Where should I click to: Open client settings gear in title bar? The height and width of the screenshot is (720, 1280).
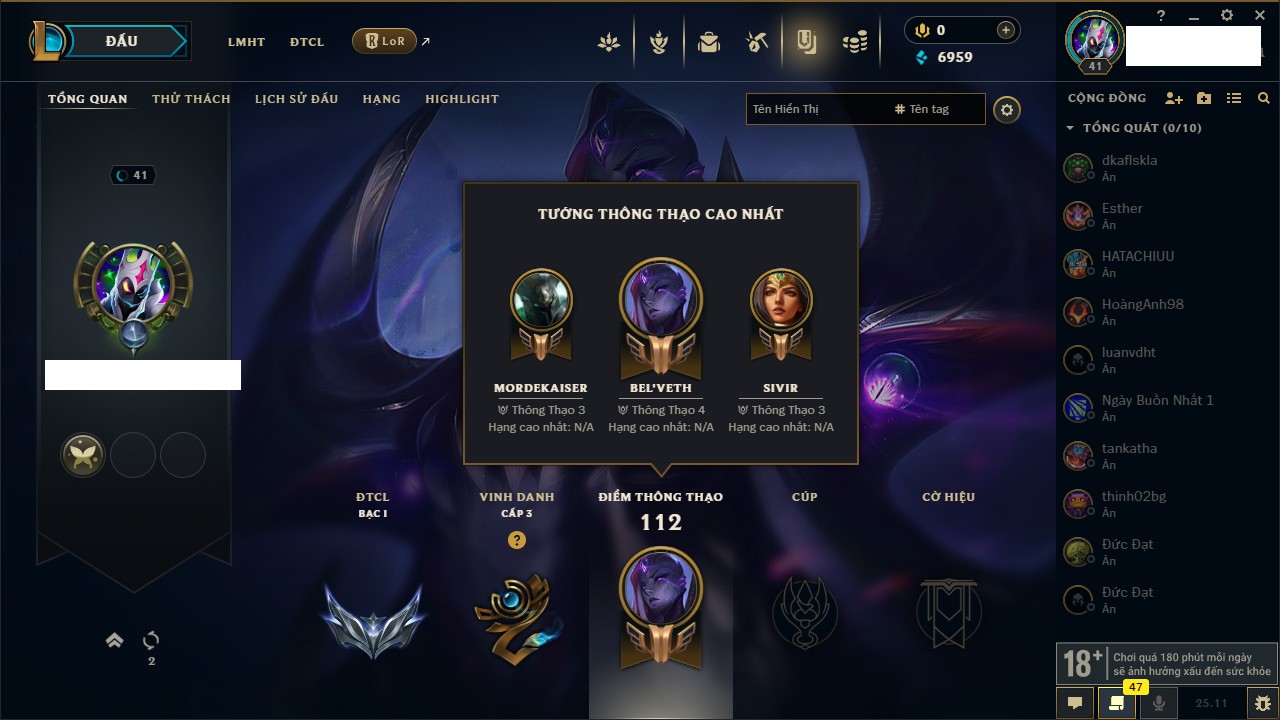click(x=1227, y=16)
